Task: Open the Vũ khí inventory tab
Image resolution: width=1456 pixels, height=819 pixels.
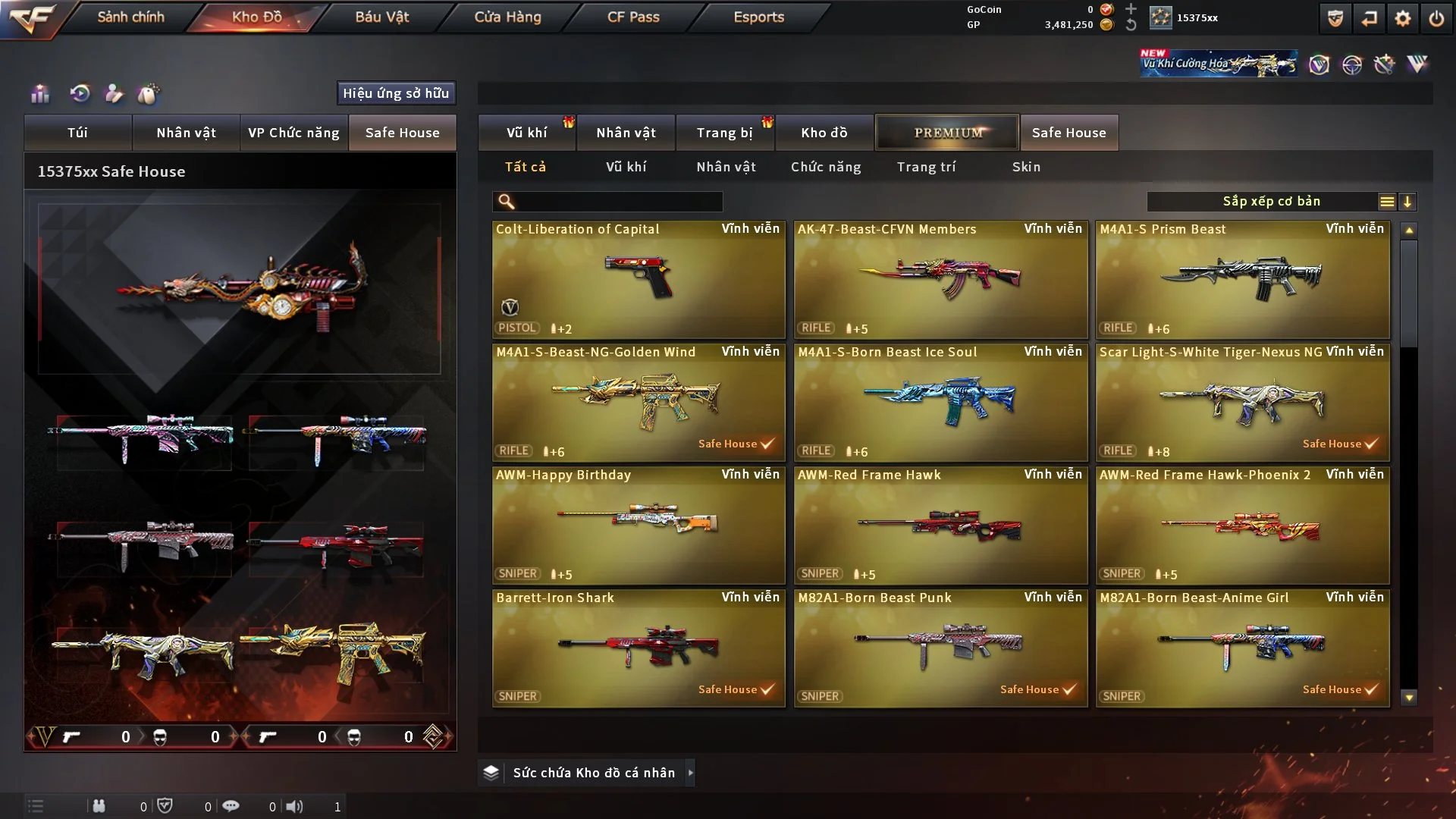Action: (x=526, y=133)
